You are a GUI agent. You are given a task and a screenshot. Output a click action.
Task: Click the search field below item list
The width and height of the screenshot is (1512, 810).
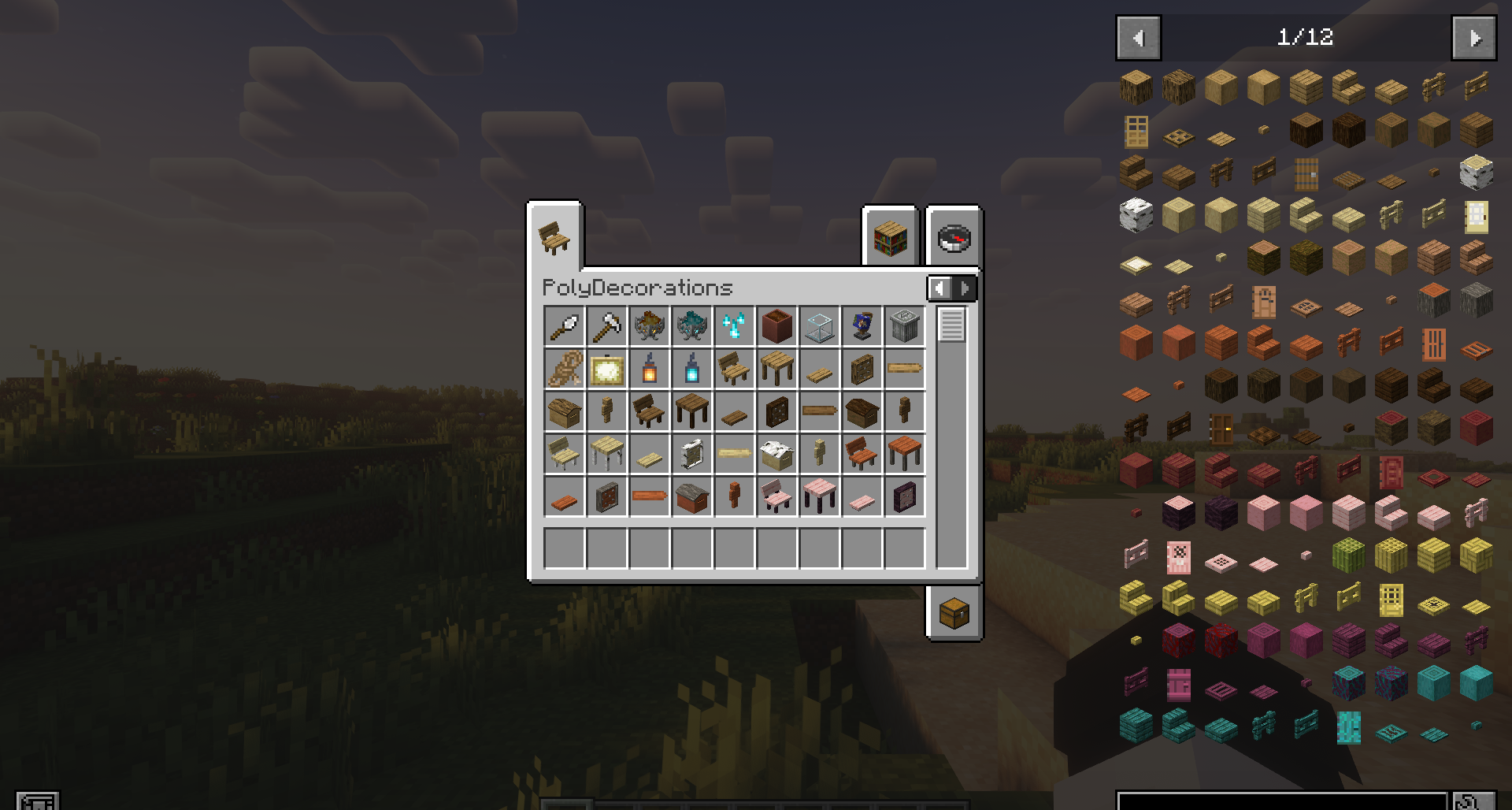click(1281, 801)
